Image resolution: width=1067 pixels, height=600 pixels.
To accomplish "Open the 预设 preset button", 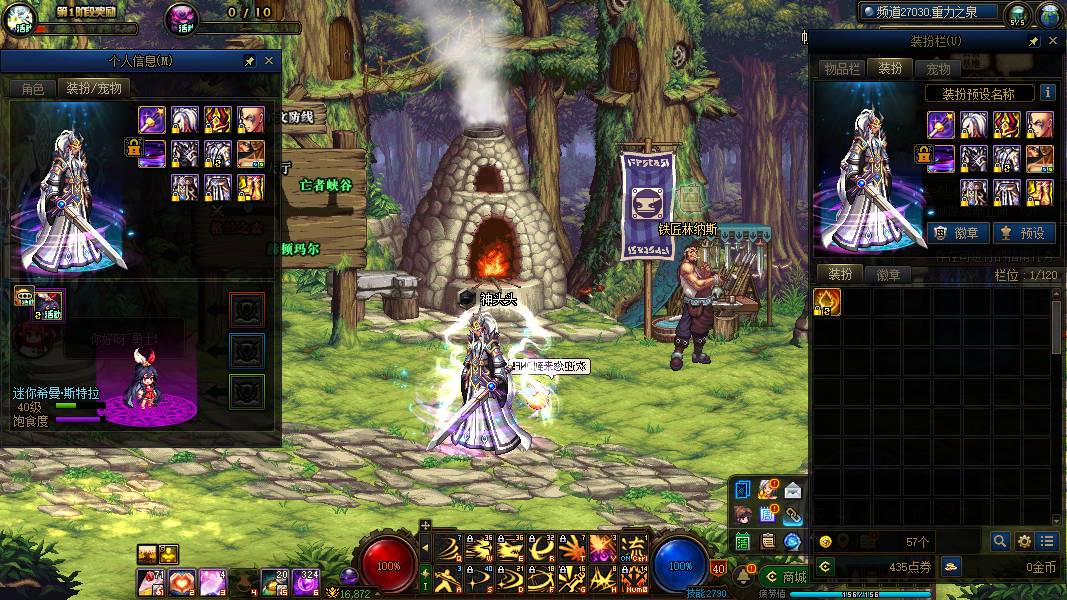I will (1022, 233).
